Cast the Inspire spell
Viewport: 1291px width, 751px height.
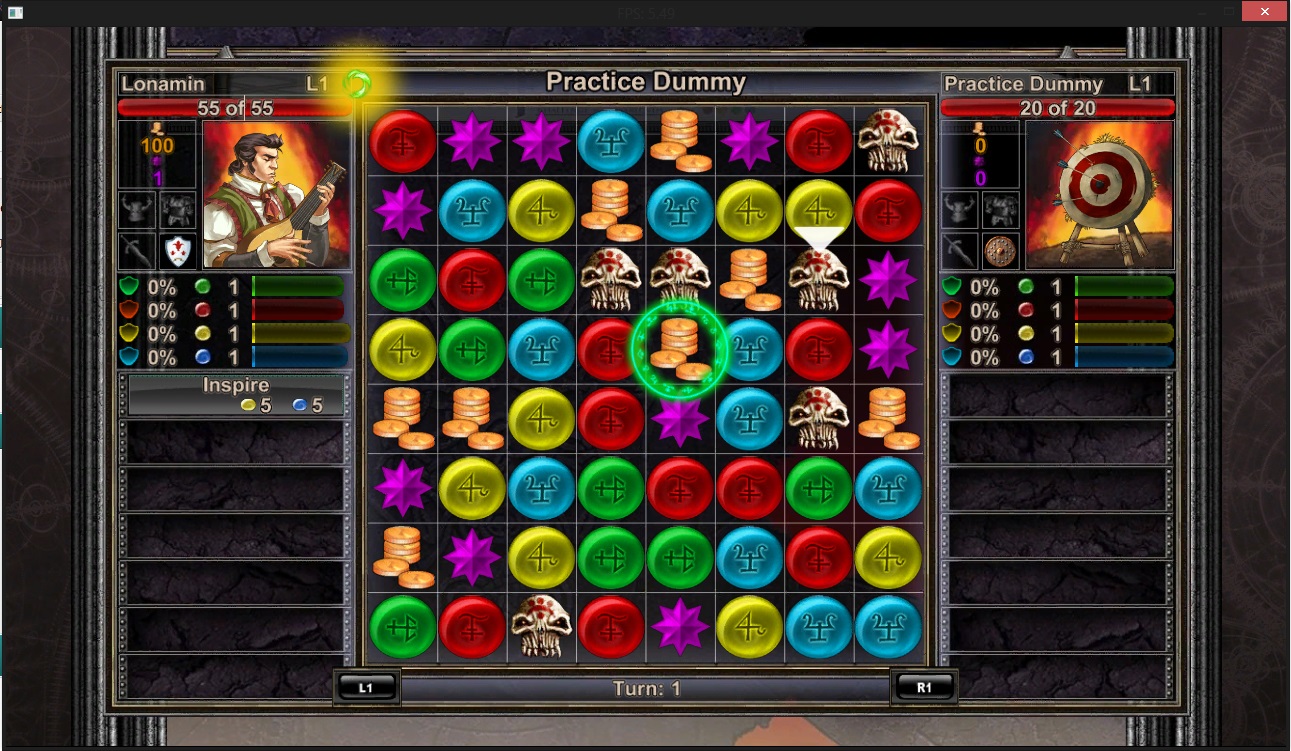[x=236, y=395]
